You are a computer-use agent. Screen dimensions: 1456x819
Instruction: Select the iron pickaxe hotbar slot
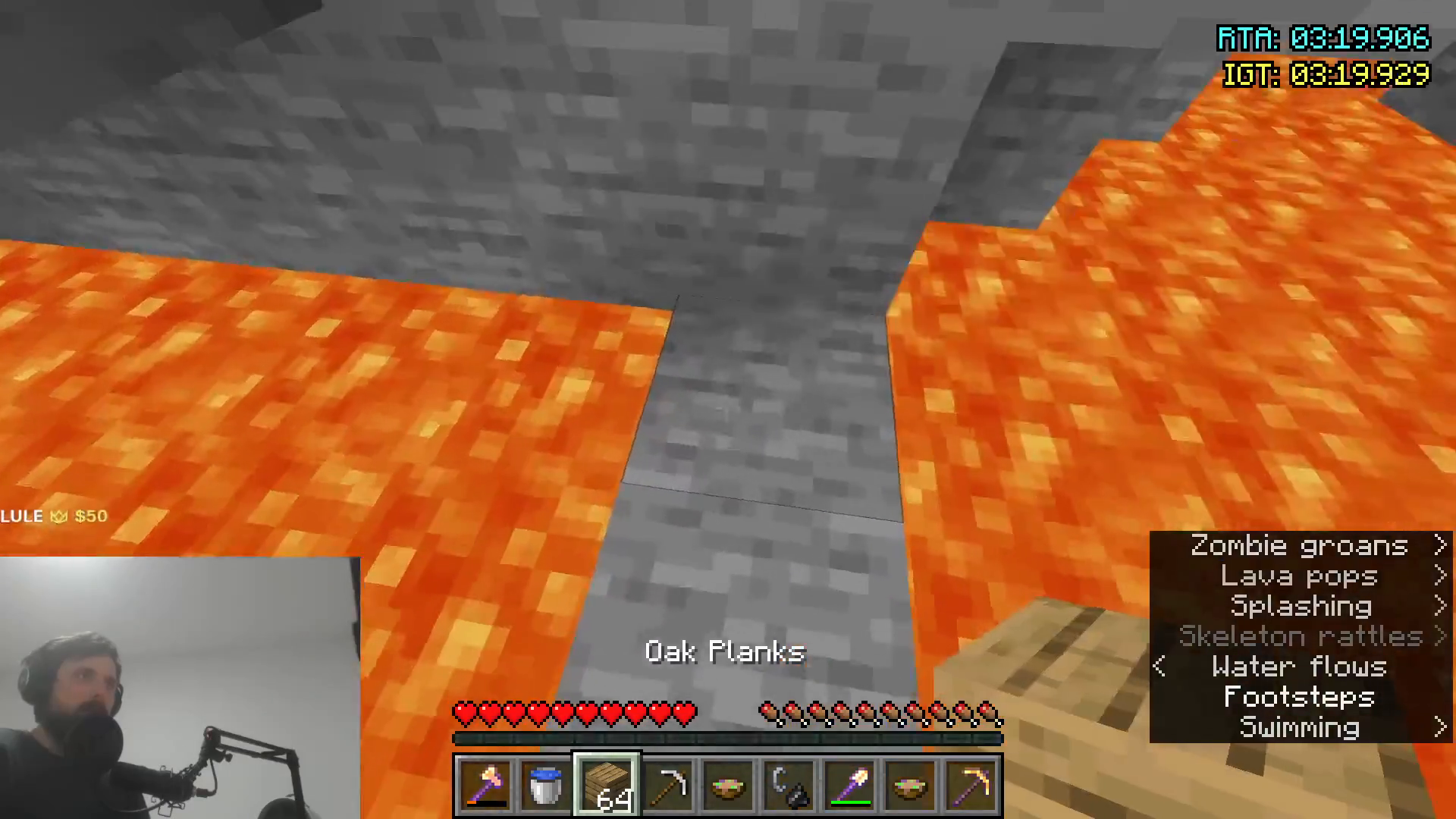click(667, 786)
